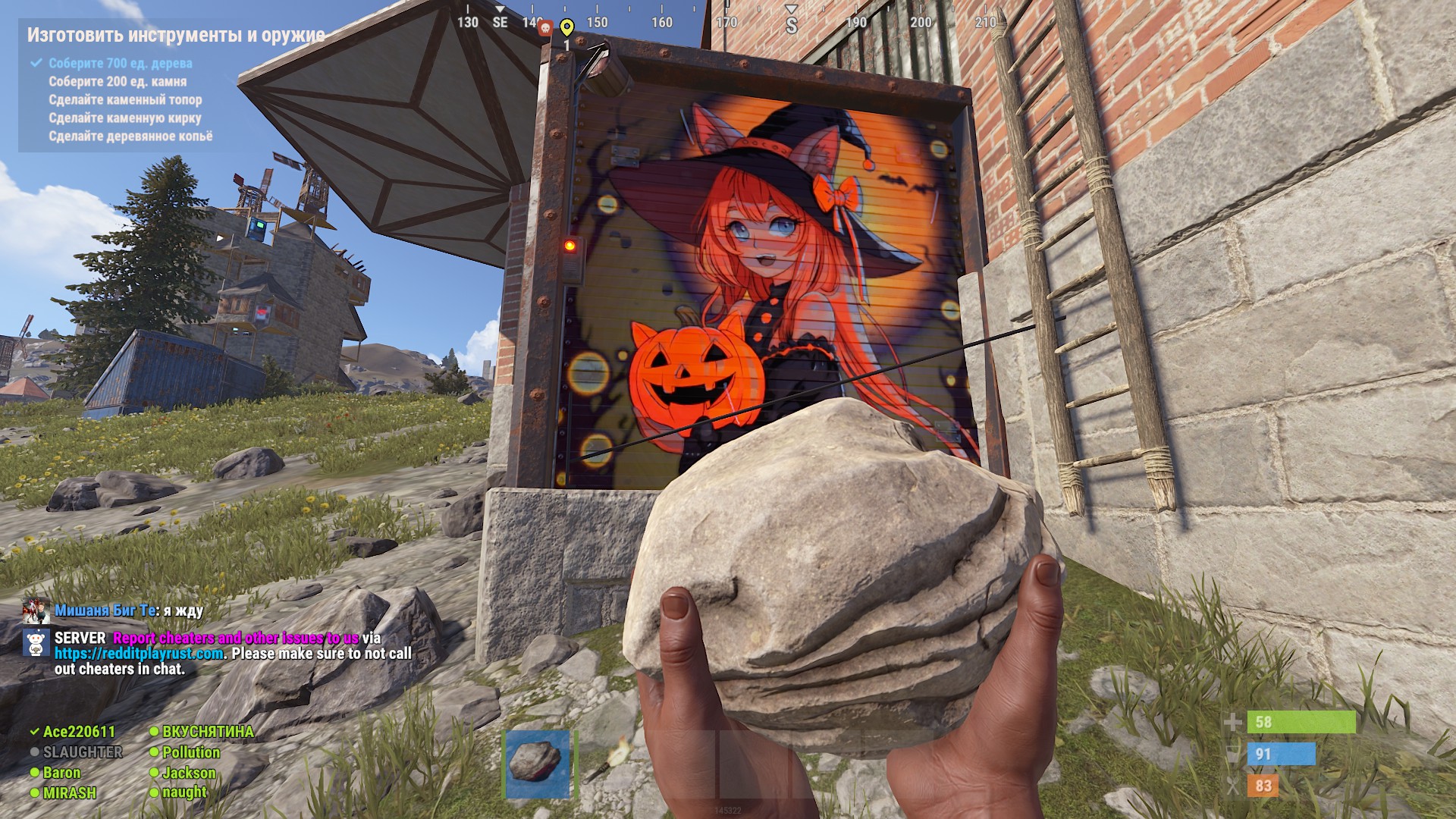Click the Мишаня Биг Те chat message

pos(129,610)
